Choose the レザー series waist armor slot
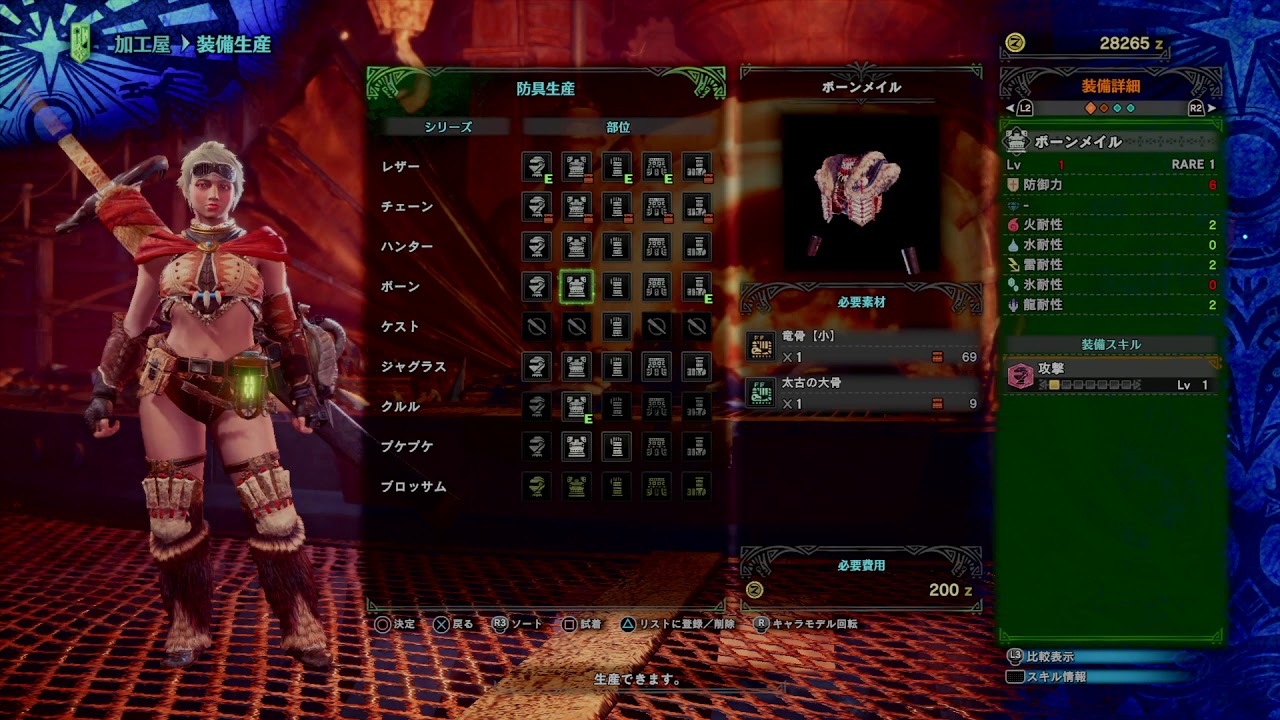 coord(657,167)
